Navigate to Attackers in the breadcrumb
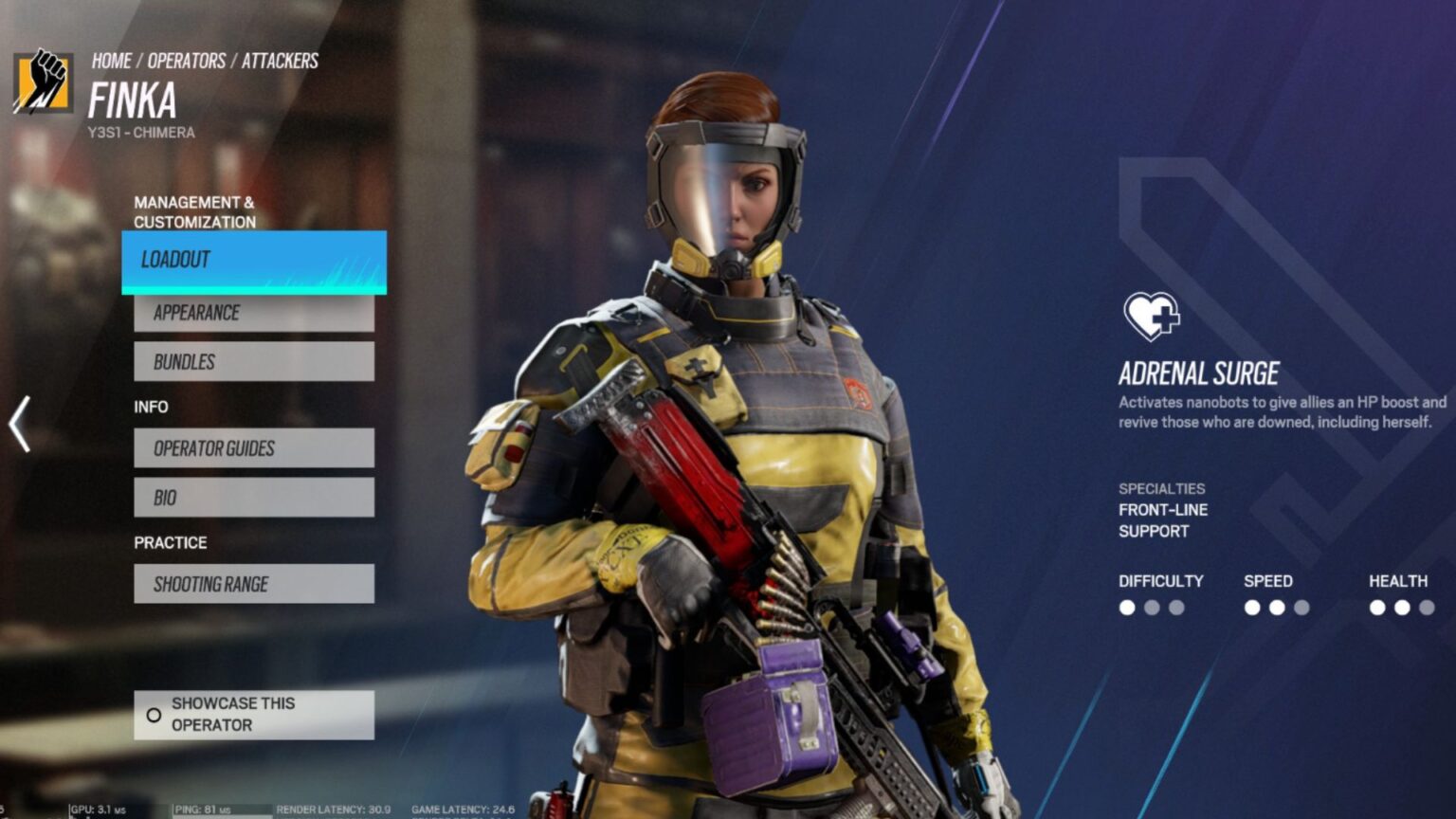1456x819 pixels. coord(282,61)
